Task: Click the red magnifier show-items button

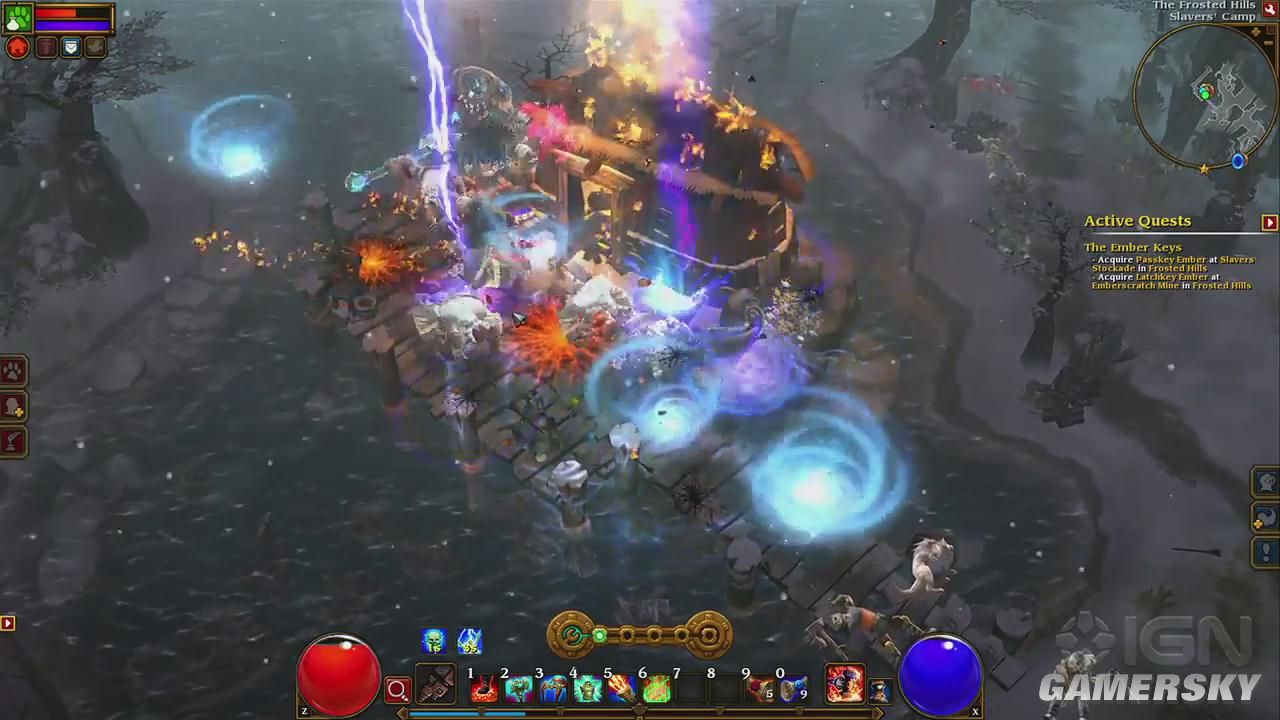Action: tap(398, 689)
